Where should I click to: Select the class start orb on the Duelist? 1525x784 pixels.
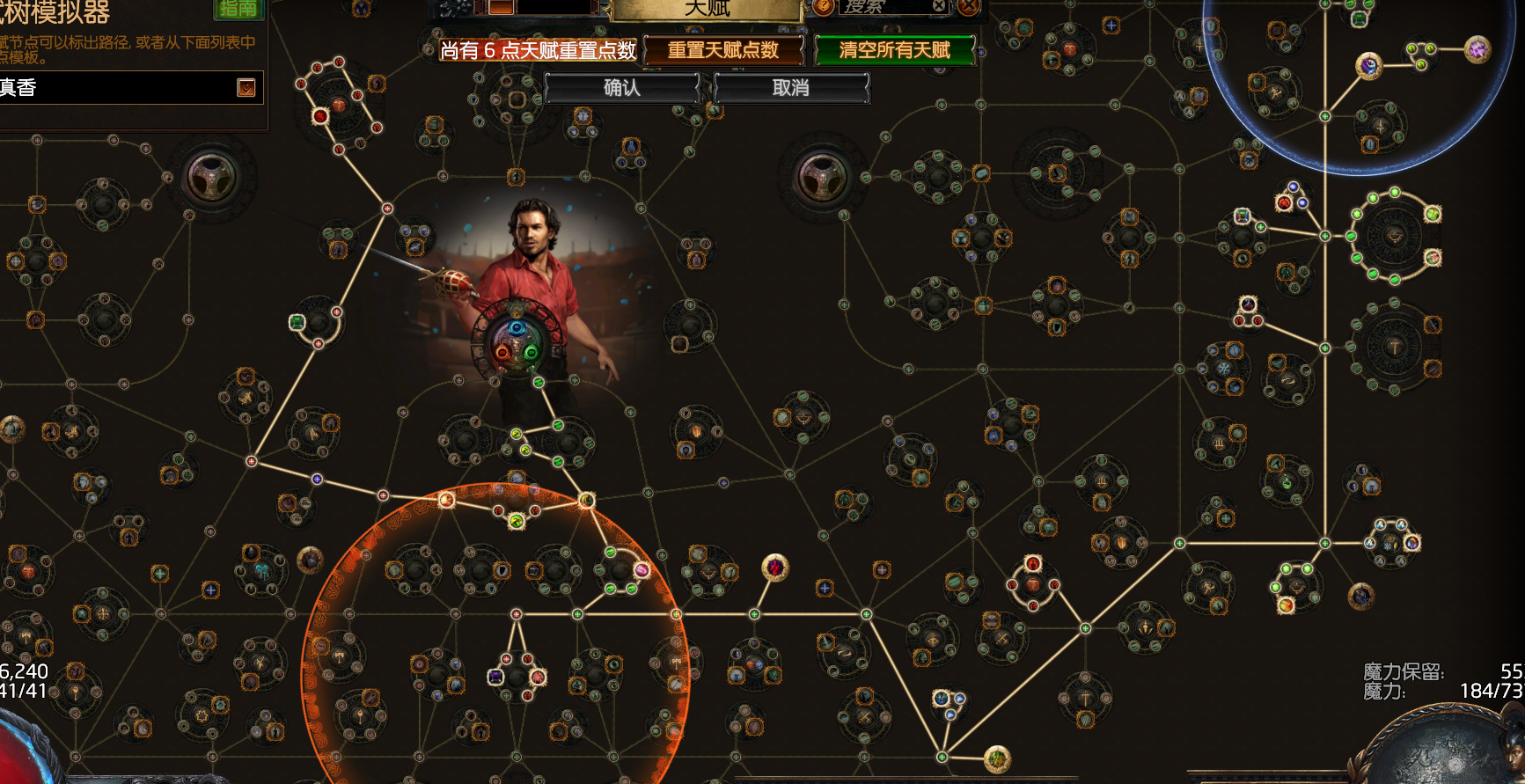(x=517, y=340)
